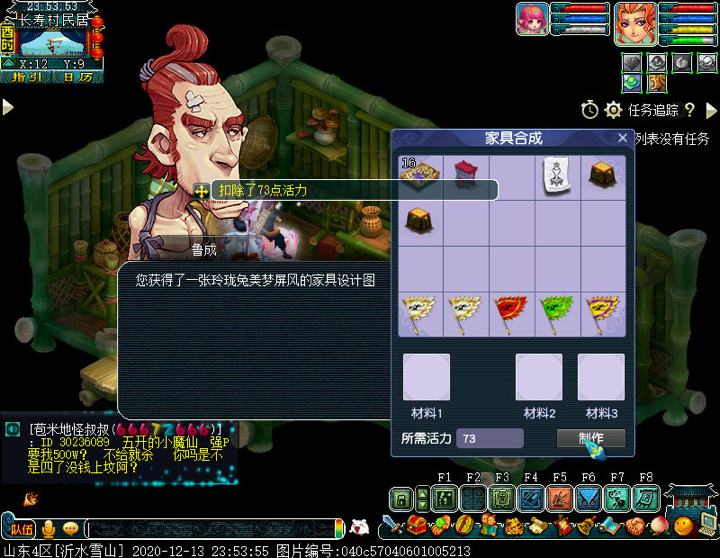Activate the F5 skill shortcut
The image size is (720, 558).
point(559,498)
